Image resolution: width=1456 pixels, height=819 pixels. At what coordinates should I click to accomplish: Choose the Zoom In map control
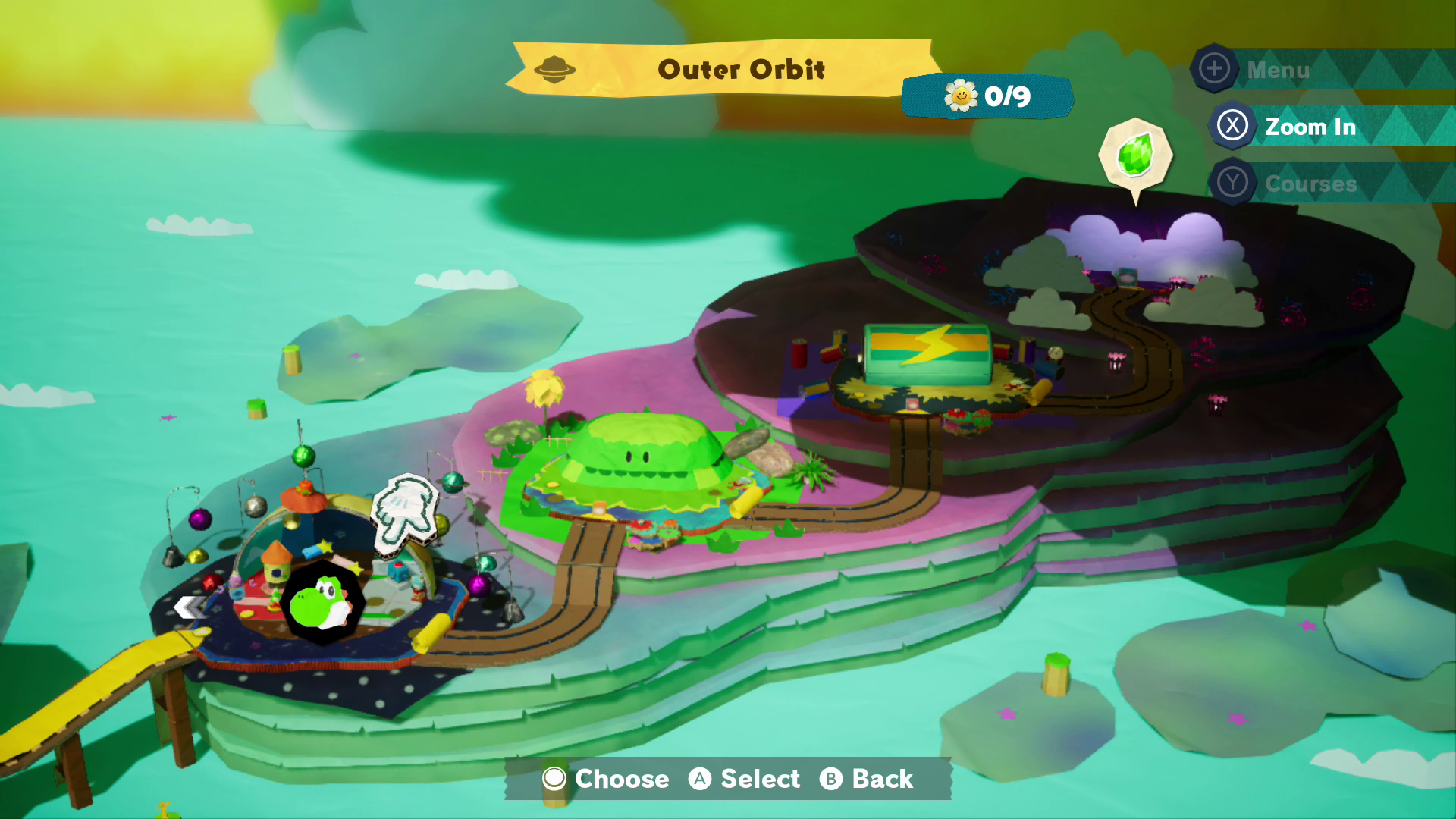tap(1310, 127)
